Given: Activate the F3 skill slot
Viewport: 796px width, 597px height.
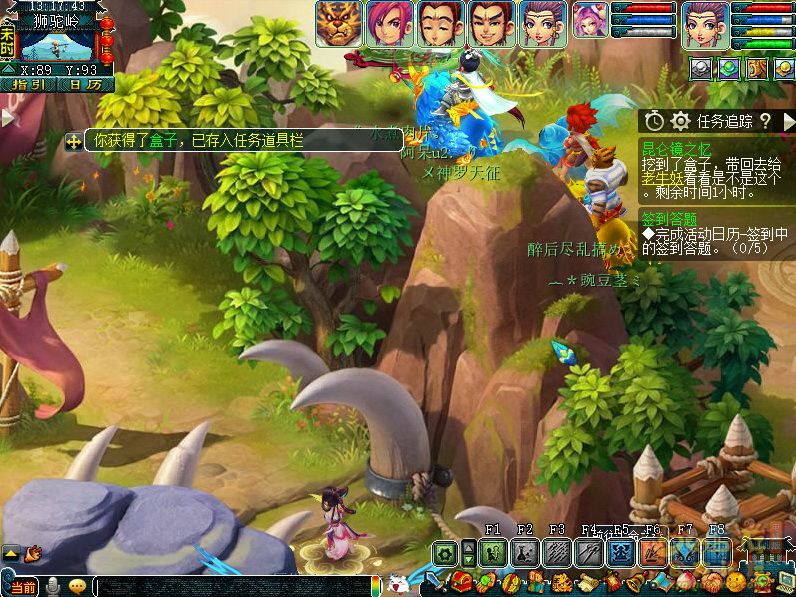Looking at the screenshot, I should [x=557, y=553].
